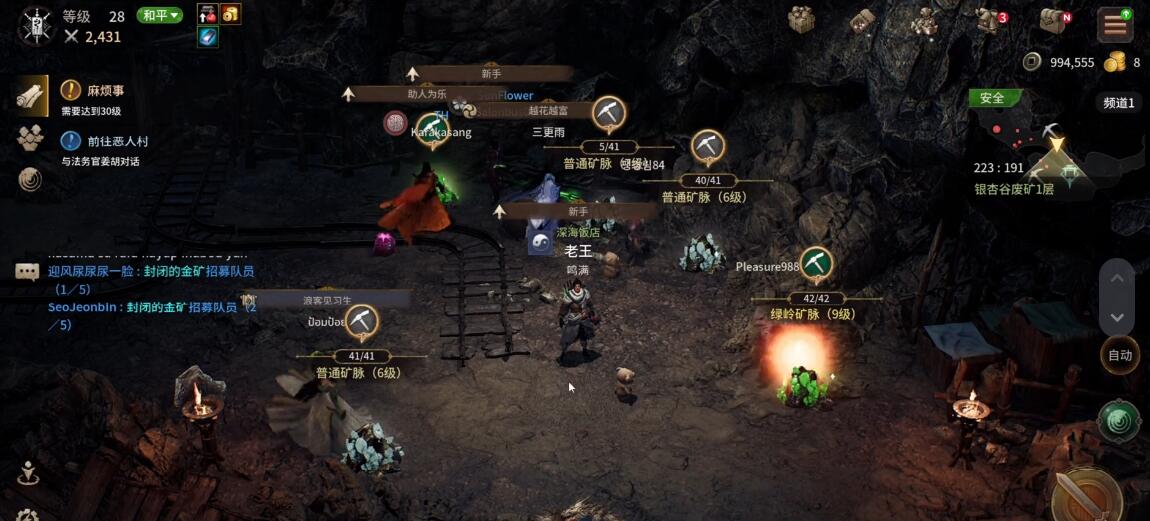
Task: Open the bag icon marked N
Action: coord(1054,21)
